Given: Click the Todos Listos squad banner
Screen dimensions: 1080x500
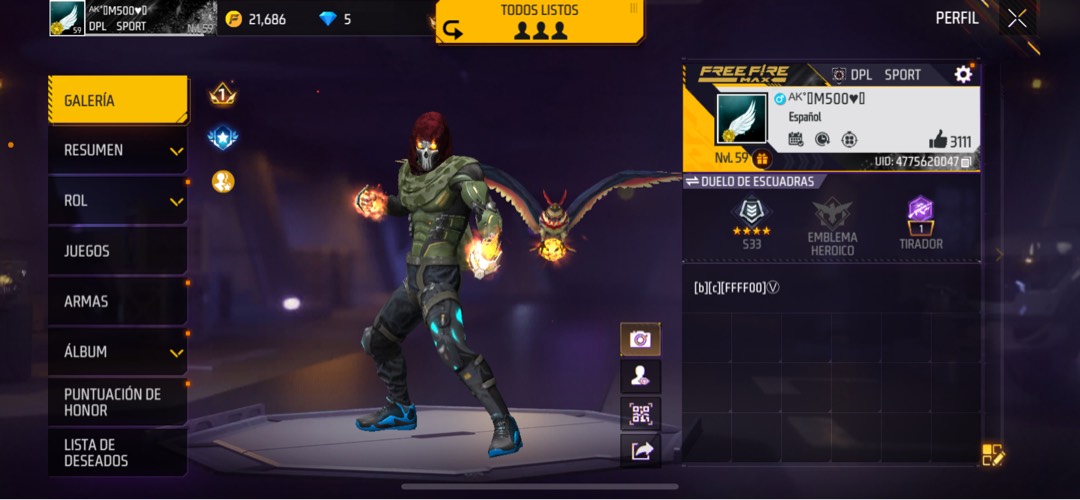Looking at the screenshot, I should point(540,22).
